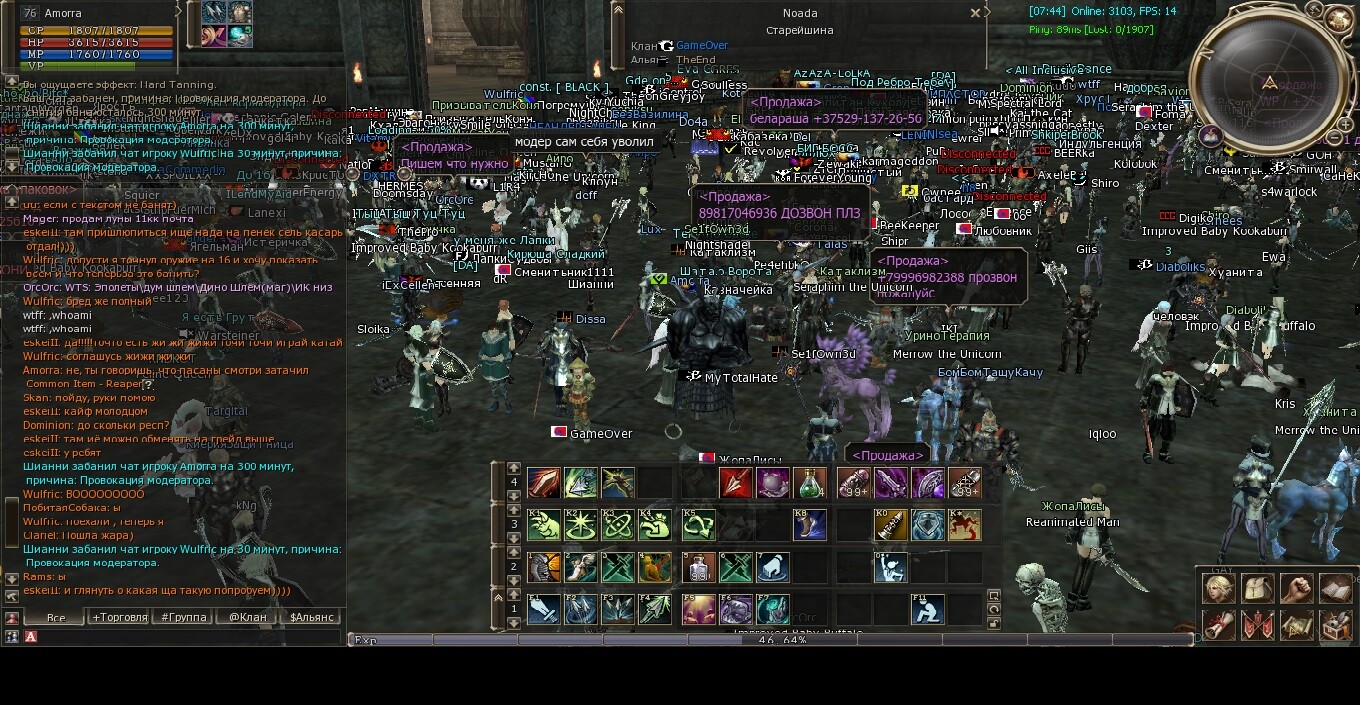Activate the F11 sit skill slot
This screenshot has height=705, width=1360.
click(x=927, y=609)
